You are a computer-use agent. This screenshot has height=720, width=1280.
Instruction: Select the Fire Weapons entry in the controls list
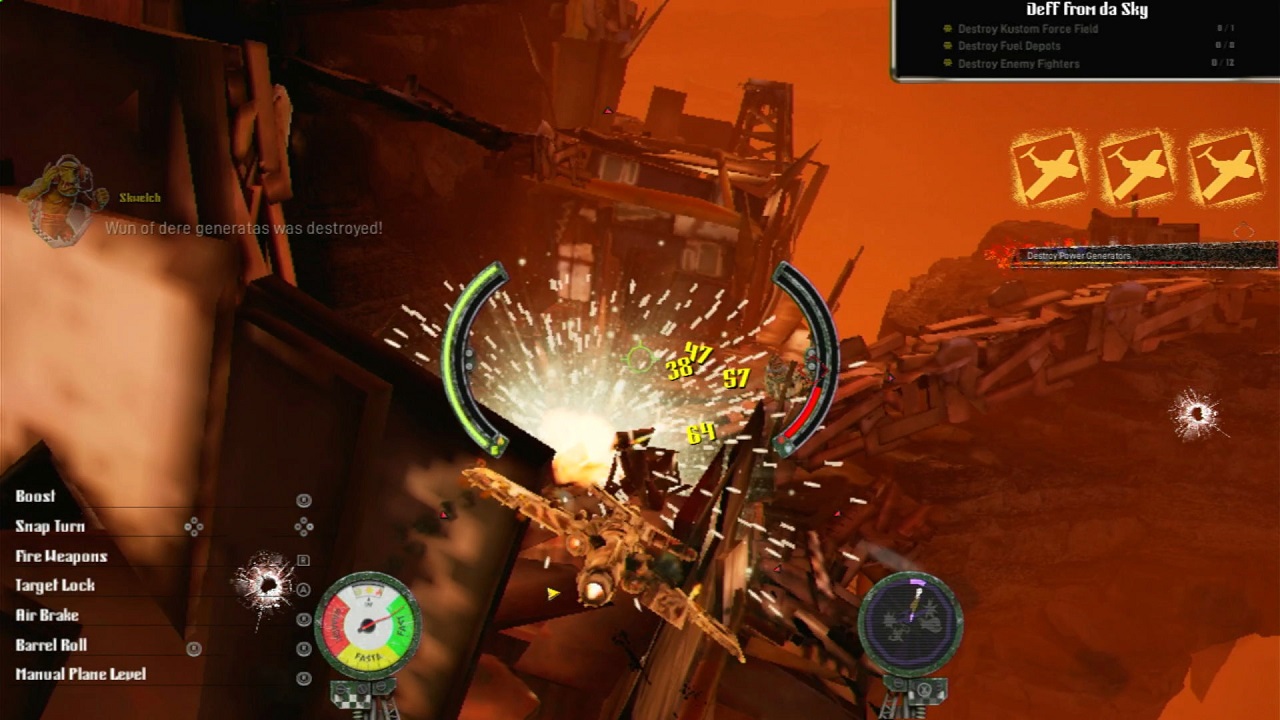click(60, 556)
